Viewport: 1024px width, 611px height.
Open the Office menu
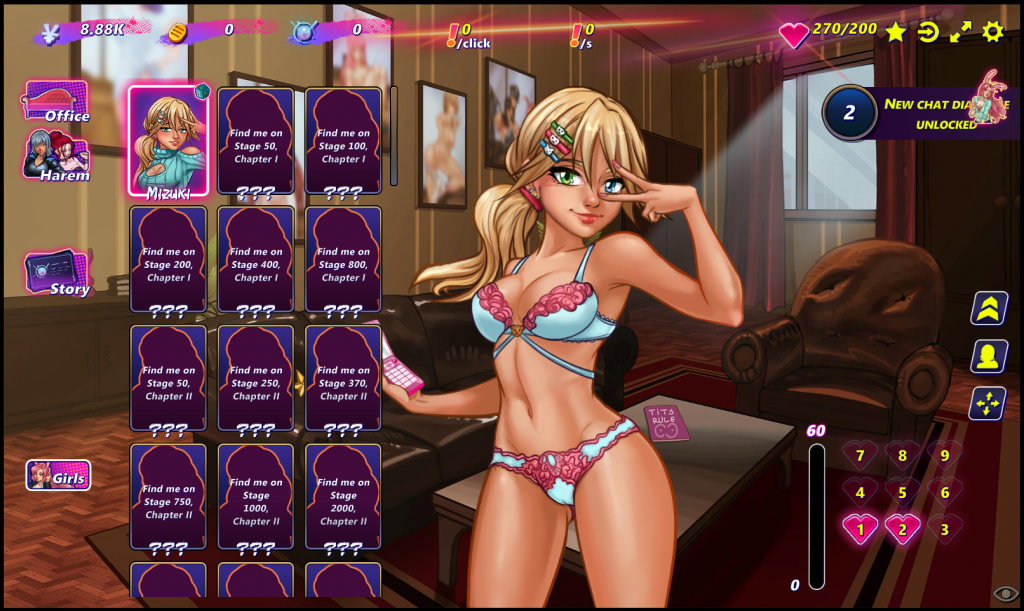point(56,103)
